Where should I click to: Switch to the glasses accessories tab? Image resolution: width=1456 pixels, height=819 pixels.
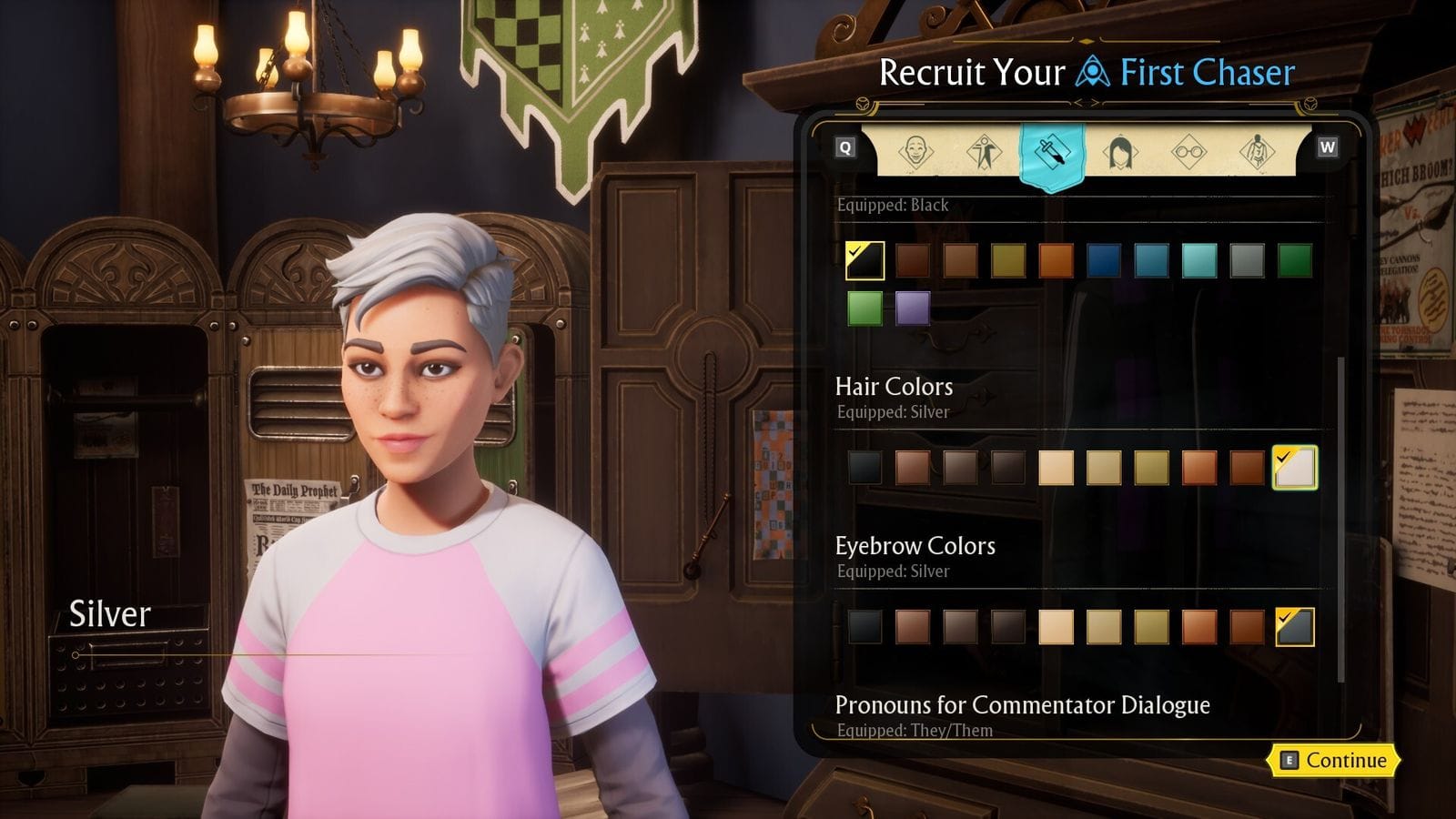pyautogui.click(x=1188, y=151)
